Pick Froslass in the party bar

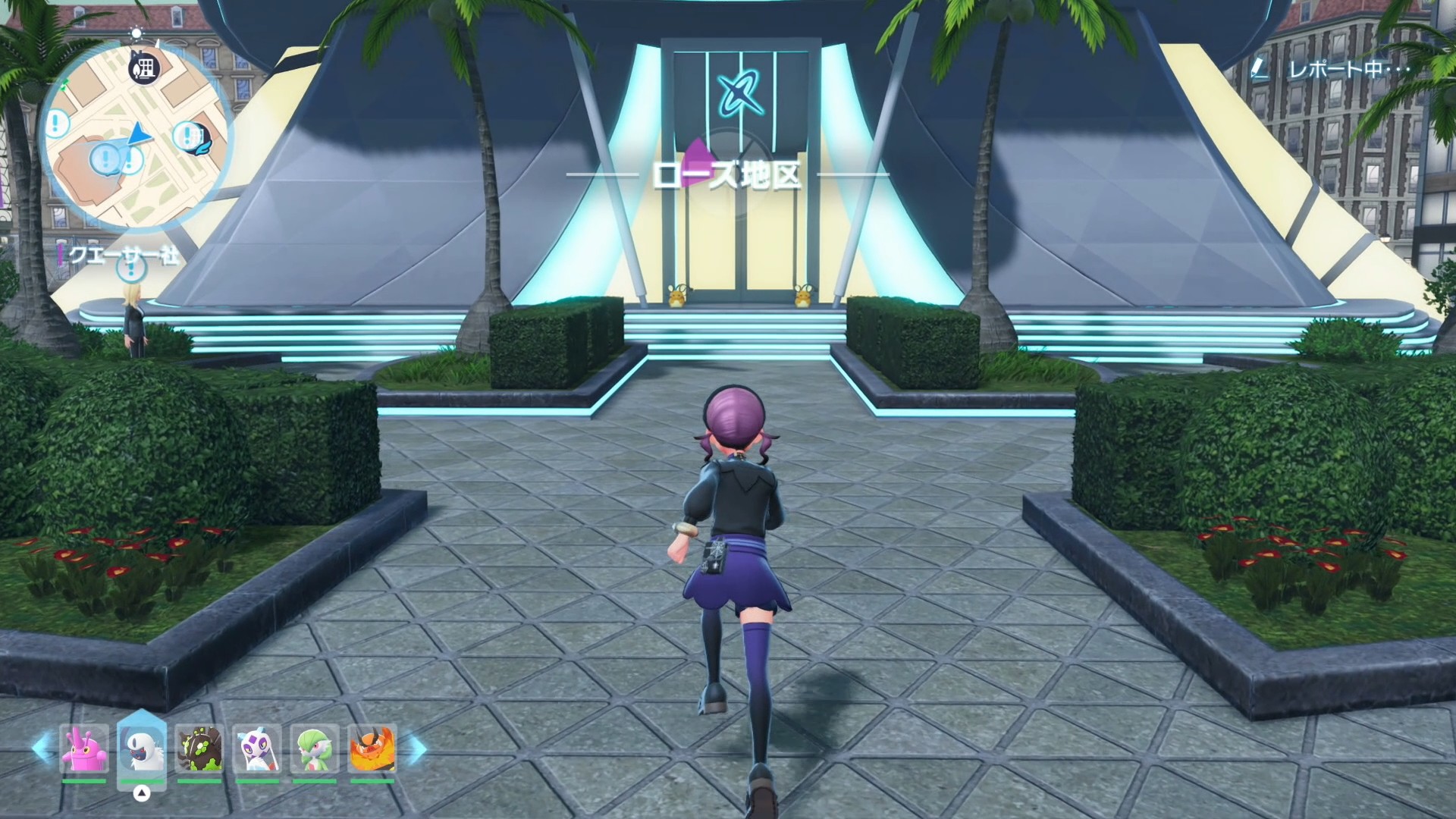257,749
